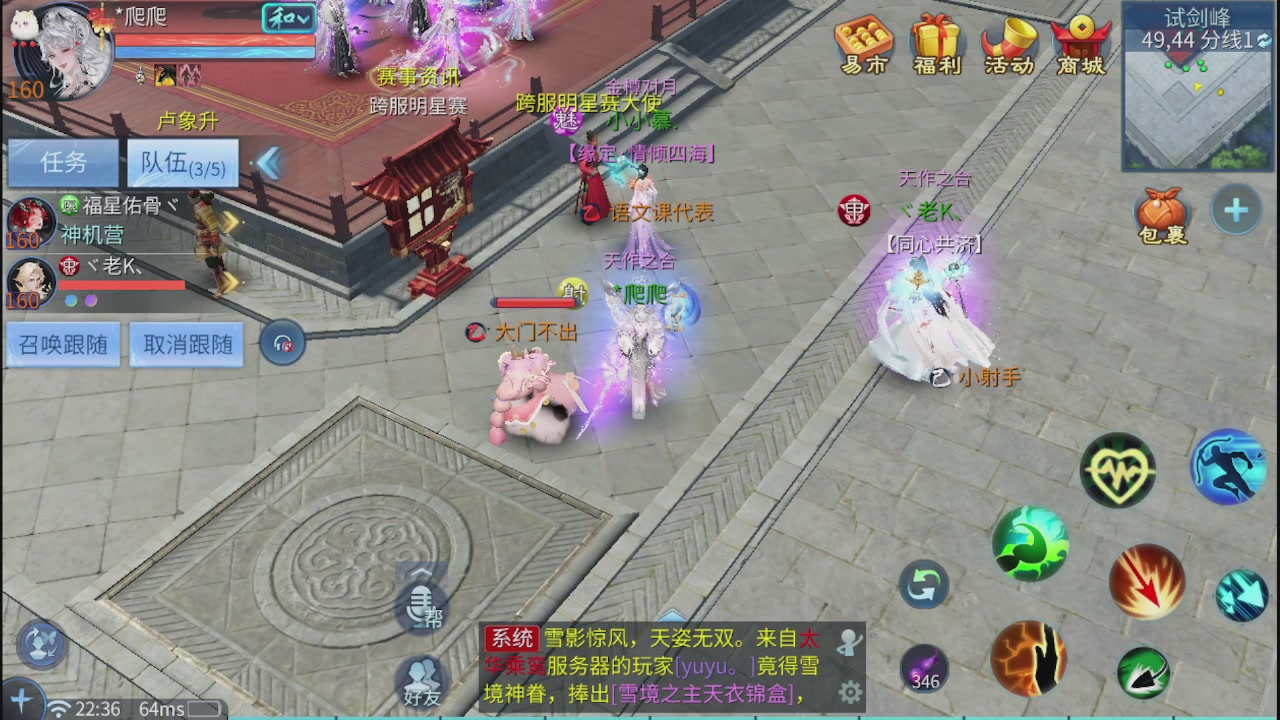The width and height of the screenshot is (1280, 720).
Task: Toggle the headset voice channel
Action: tap(282, 342)
